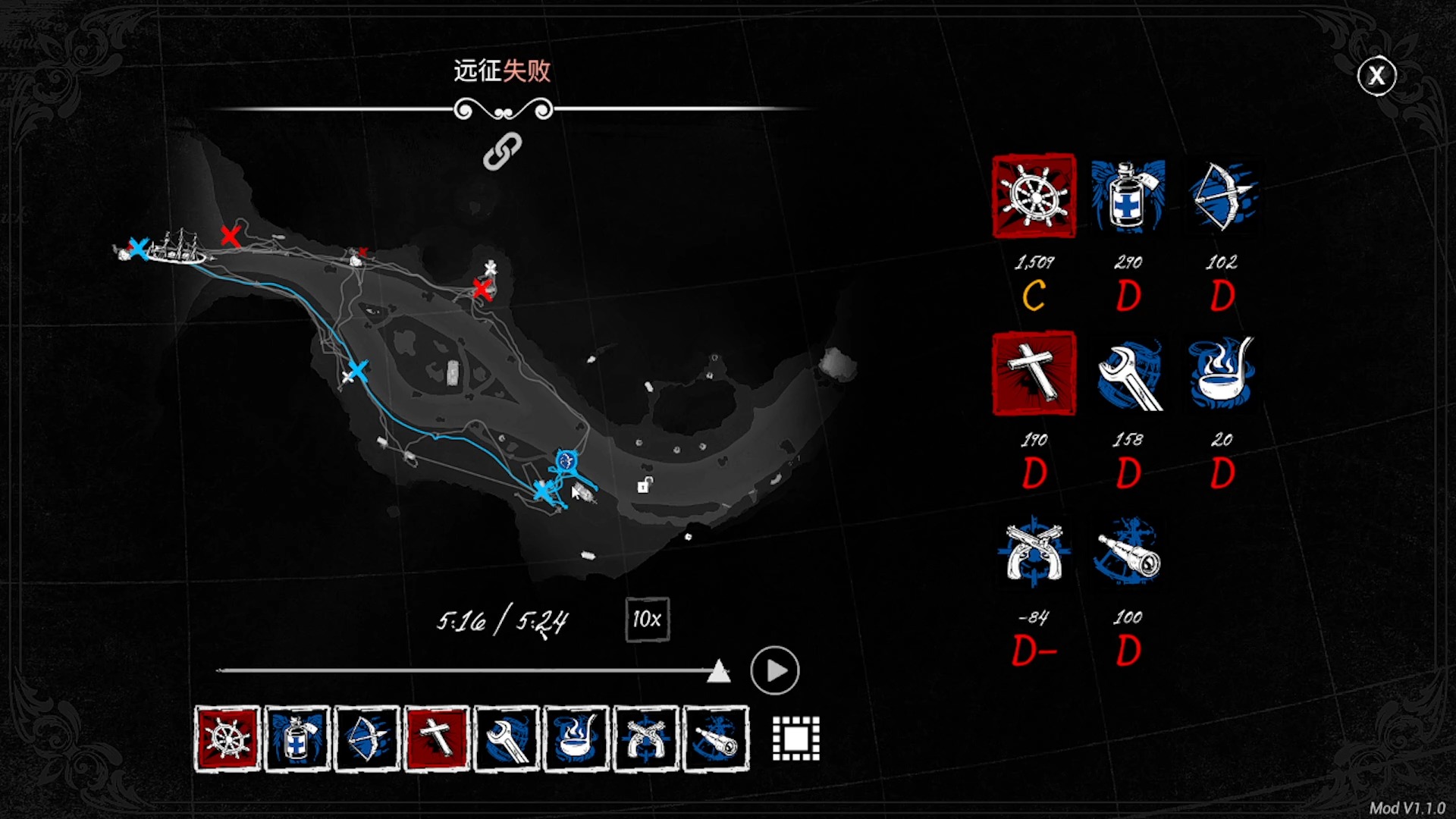Play the expedition replay

click(774, 670)
